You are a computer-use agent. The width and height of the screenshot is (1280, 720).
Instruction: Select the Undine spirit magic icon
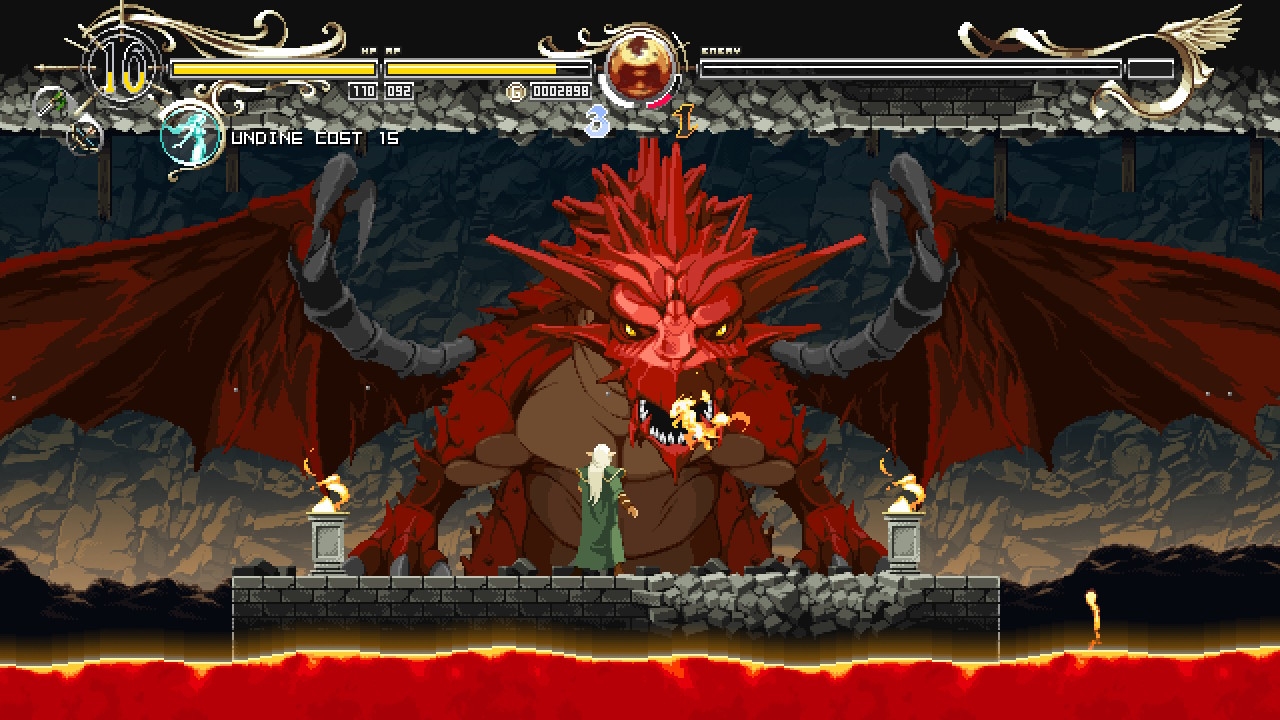click(x=191, y=134)
